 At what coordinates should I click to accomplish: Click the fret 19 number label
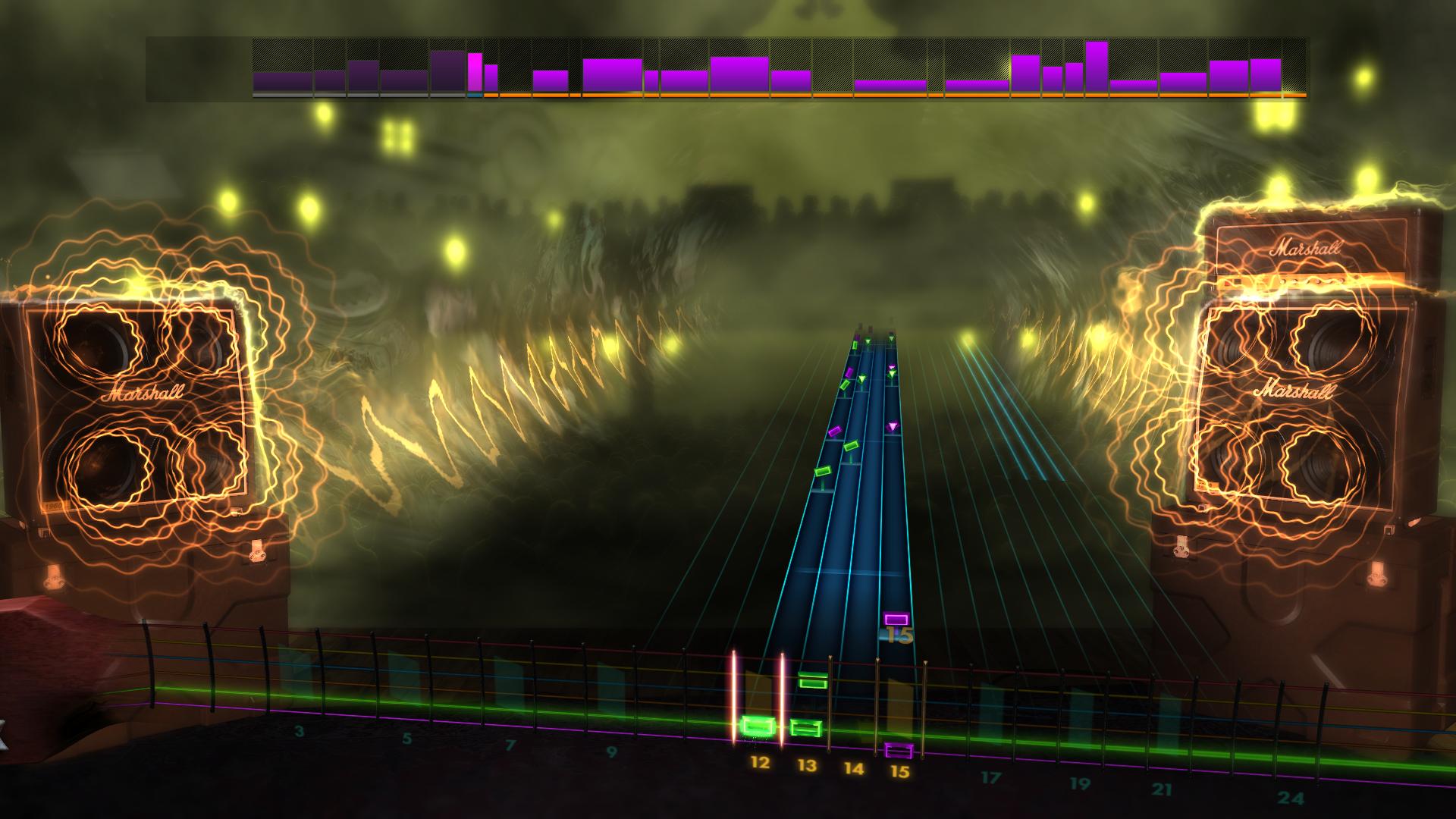click(1081, 781)
